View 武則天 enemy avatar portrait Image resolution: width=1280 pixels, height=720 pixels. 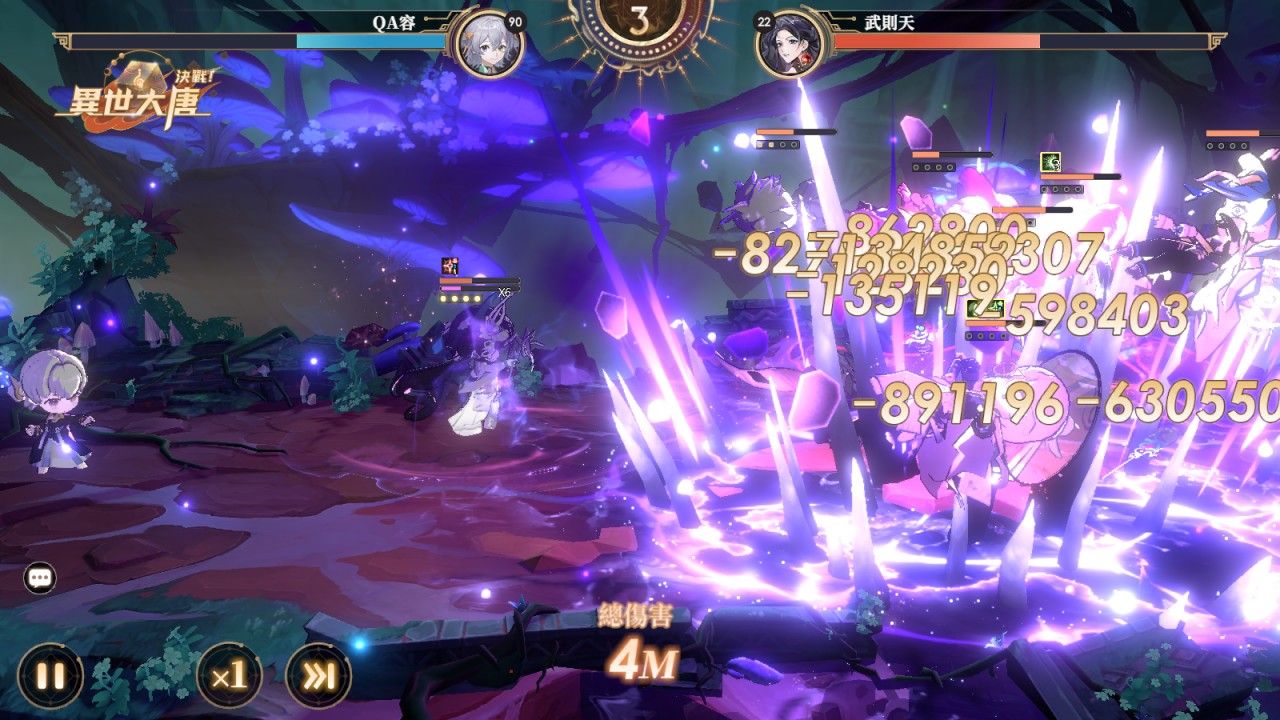click(x=790, y=44)
